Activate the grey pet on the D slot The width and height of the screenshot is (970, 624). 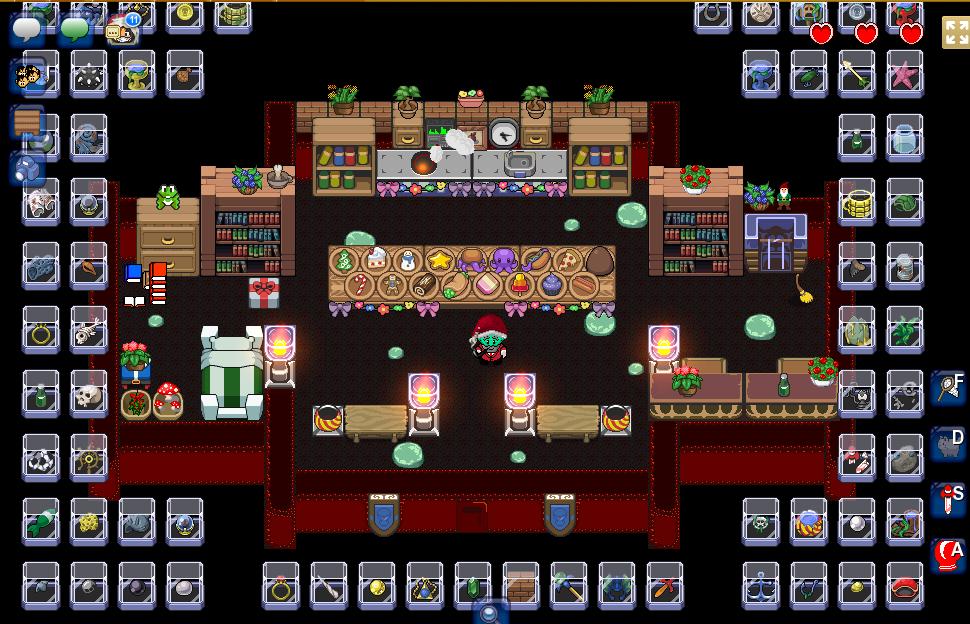(947, 443)
